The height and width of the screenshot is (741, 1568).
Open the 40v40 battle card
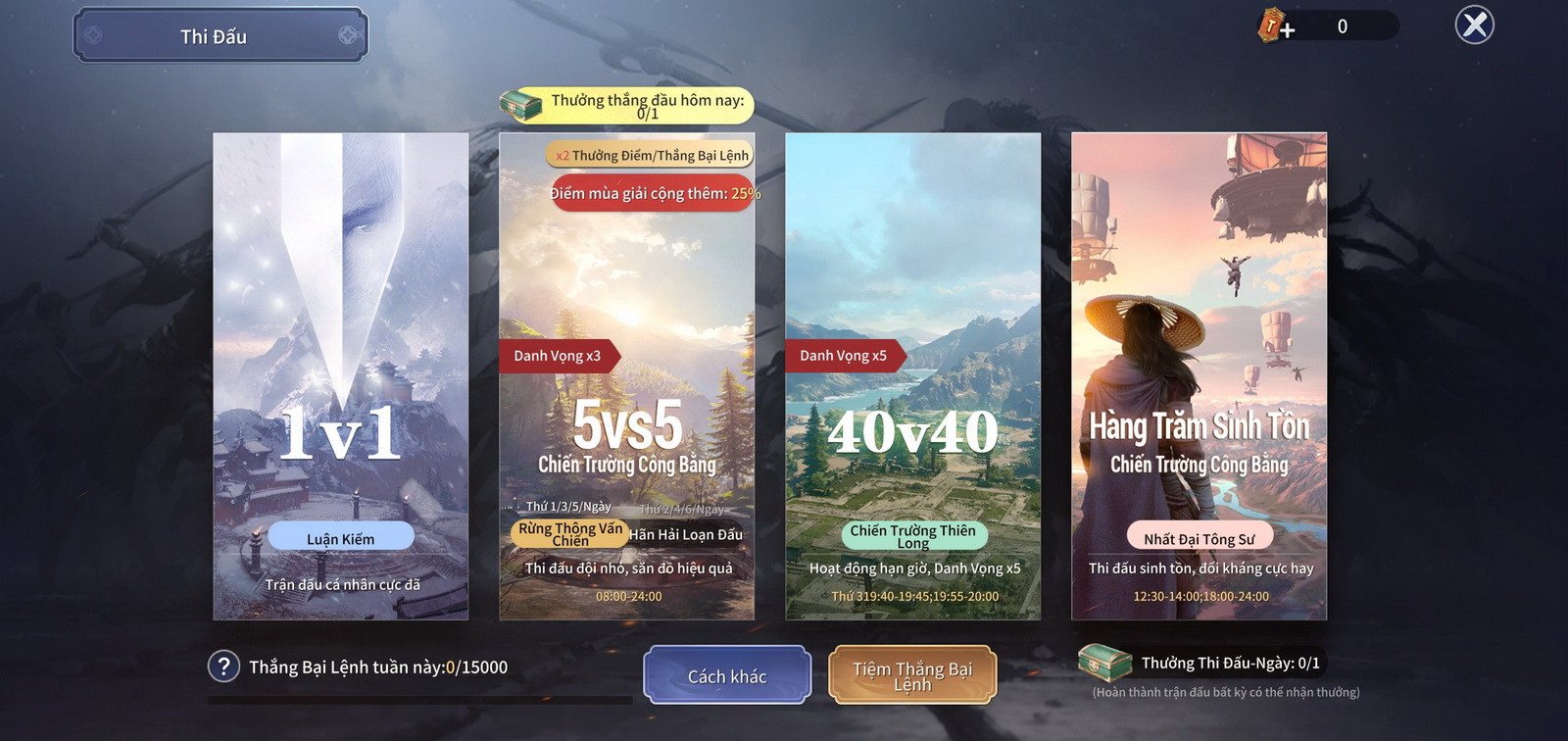click(915, 372)
